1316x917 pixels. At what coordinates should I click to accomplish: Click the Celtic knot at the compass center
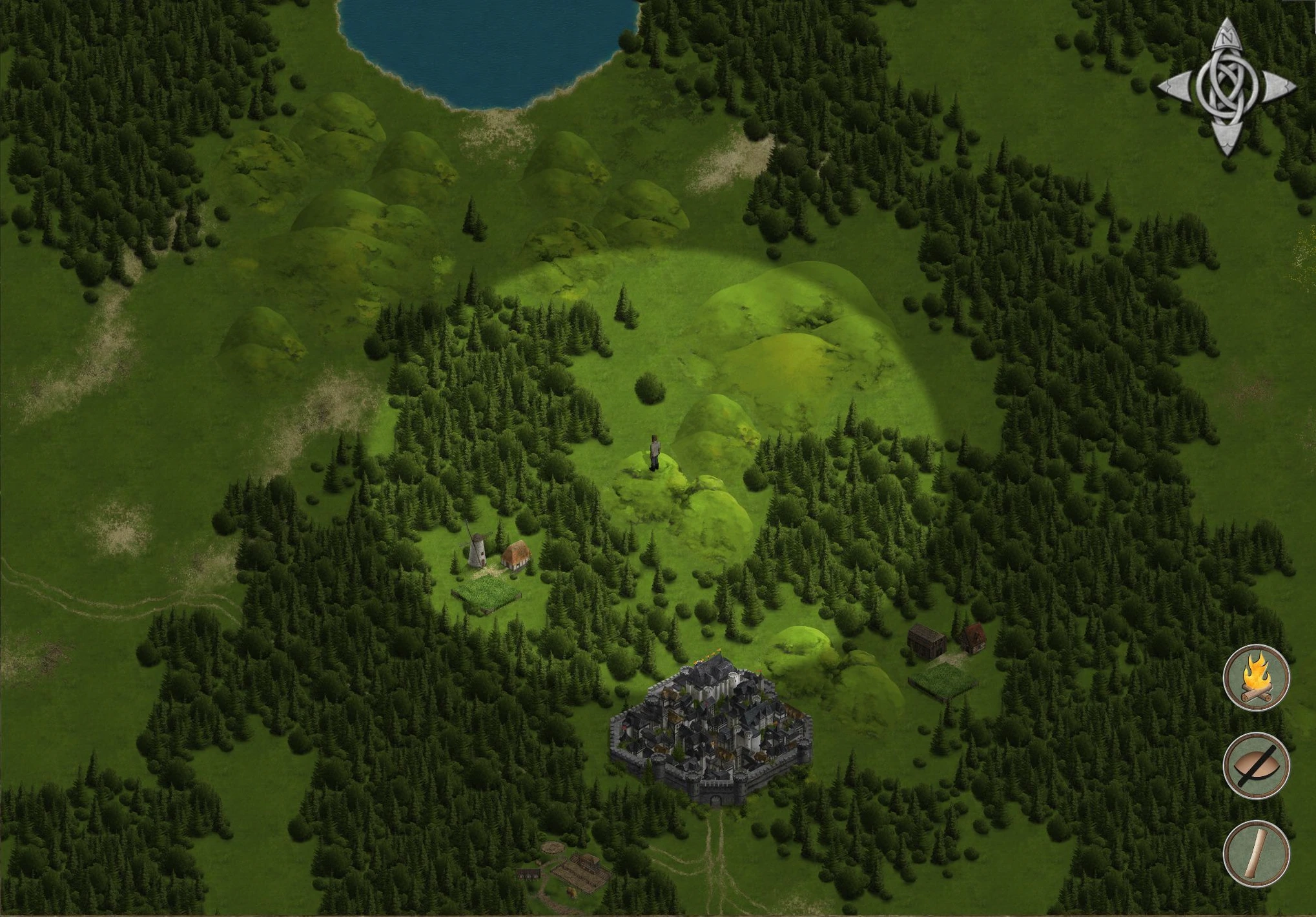pos(1225,87)
